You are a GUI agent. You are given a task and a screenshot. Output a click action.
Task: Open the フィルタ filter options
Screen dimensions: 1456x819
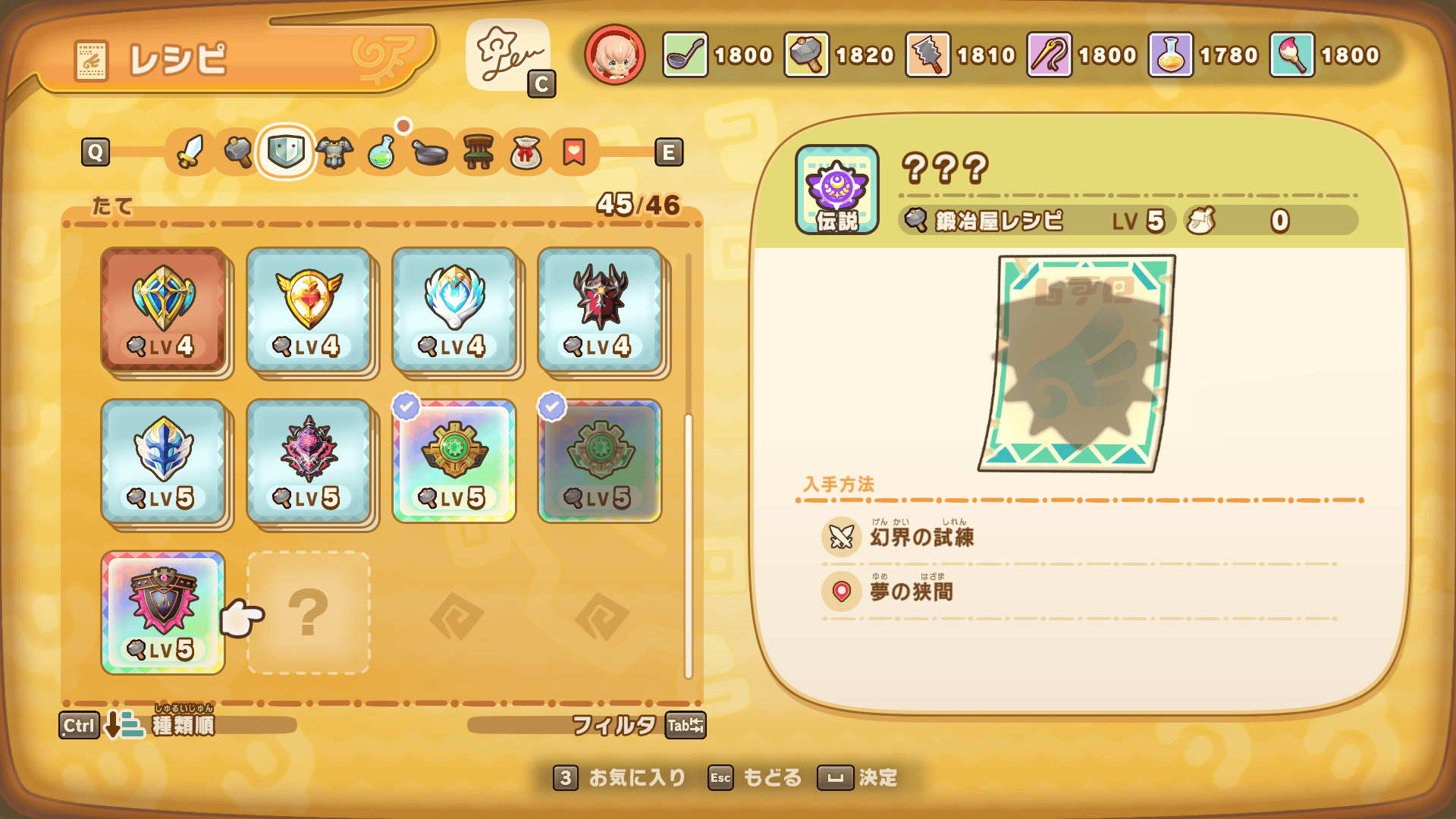(x=614, y=725)
